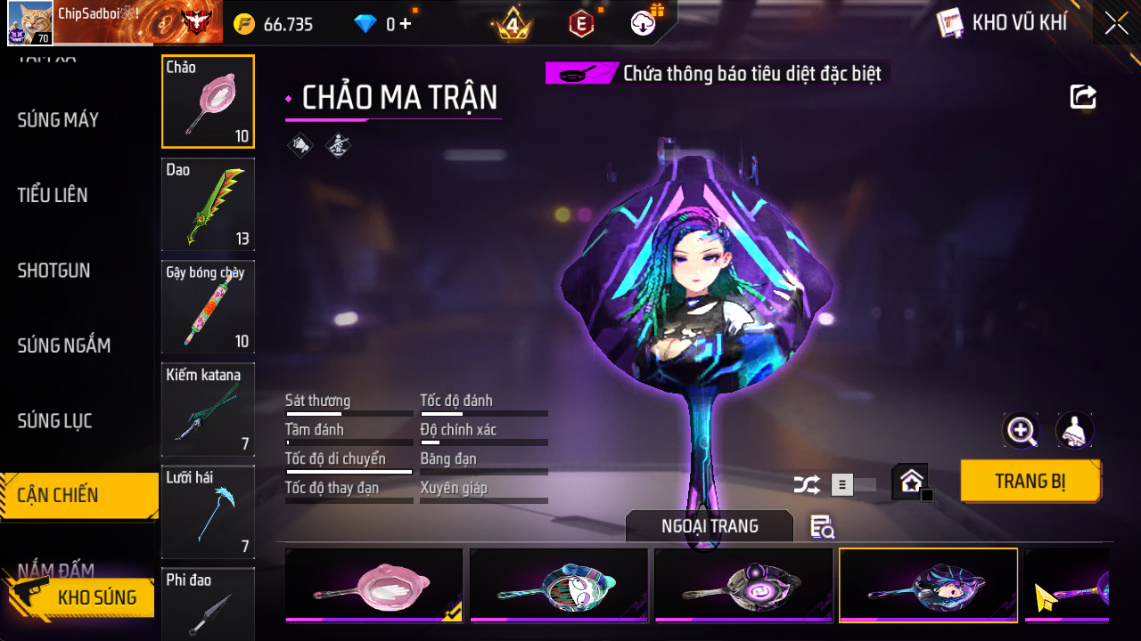Select the Kiếm katana weapon tile

click(208, 409)
